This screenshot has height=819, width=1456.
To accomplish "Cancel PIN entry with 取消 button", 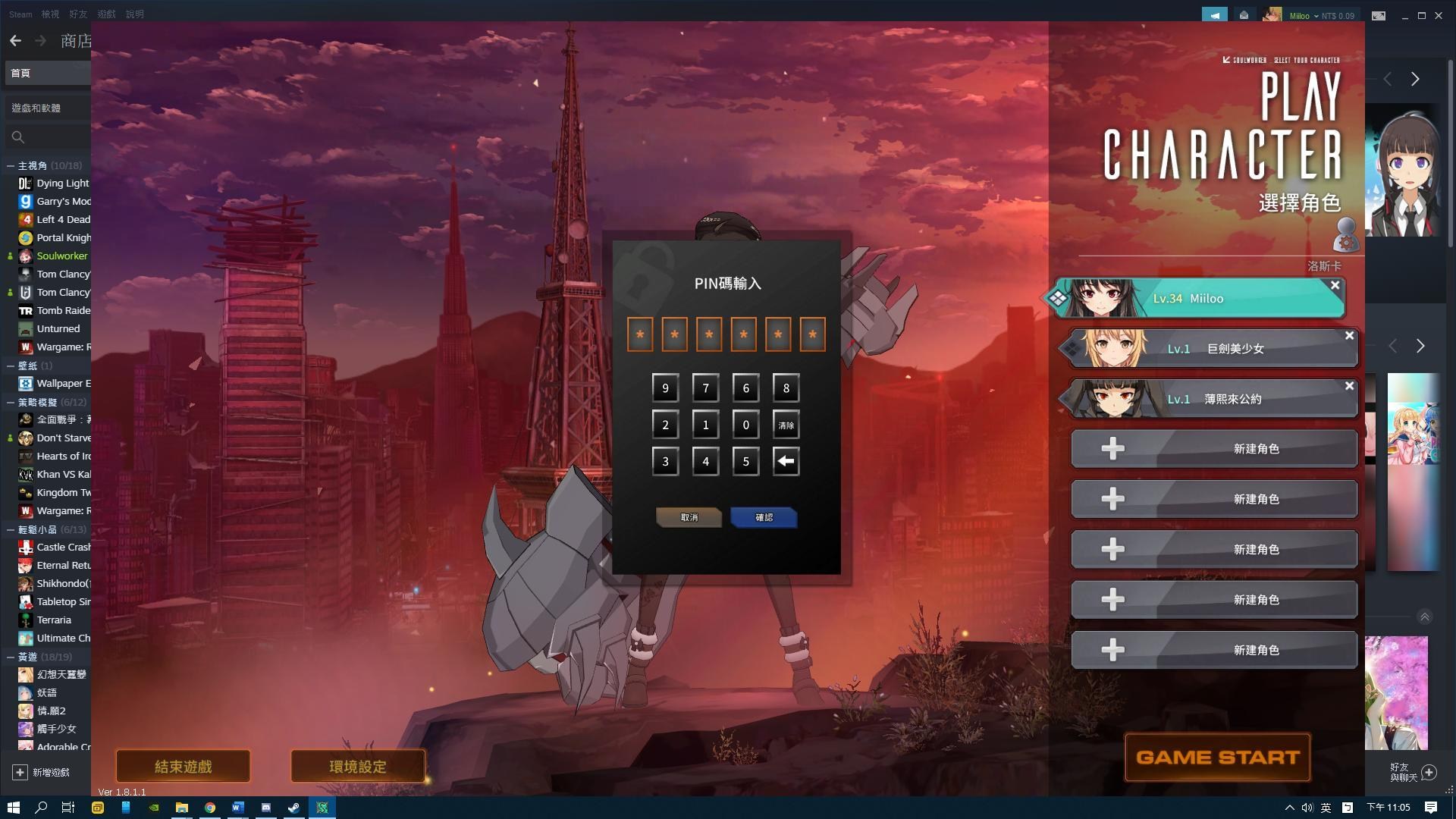I will tap(689, 517).
